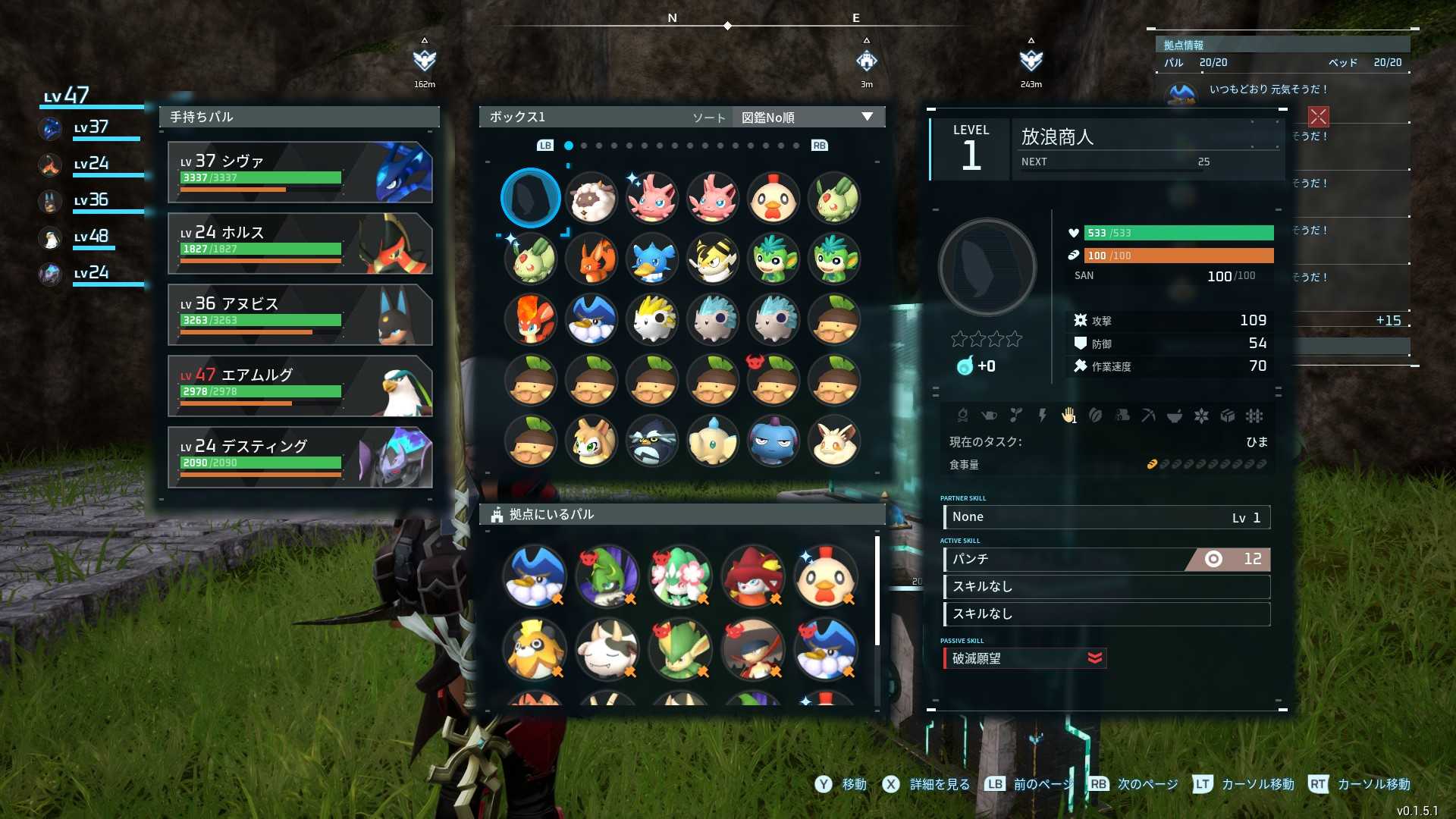Open the 図鑑No順 sort dropdown

pos(807,118)
